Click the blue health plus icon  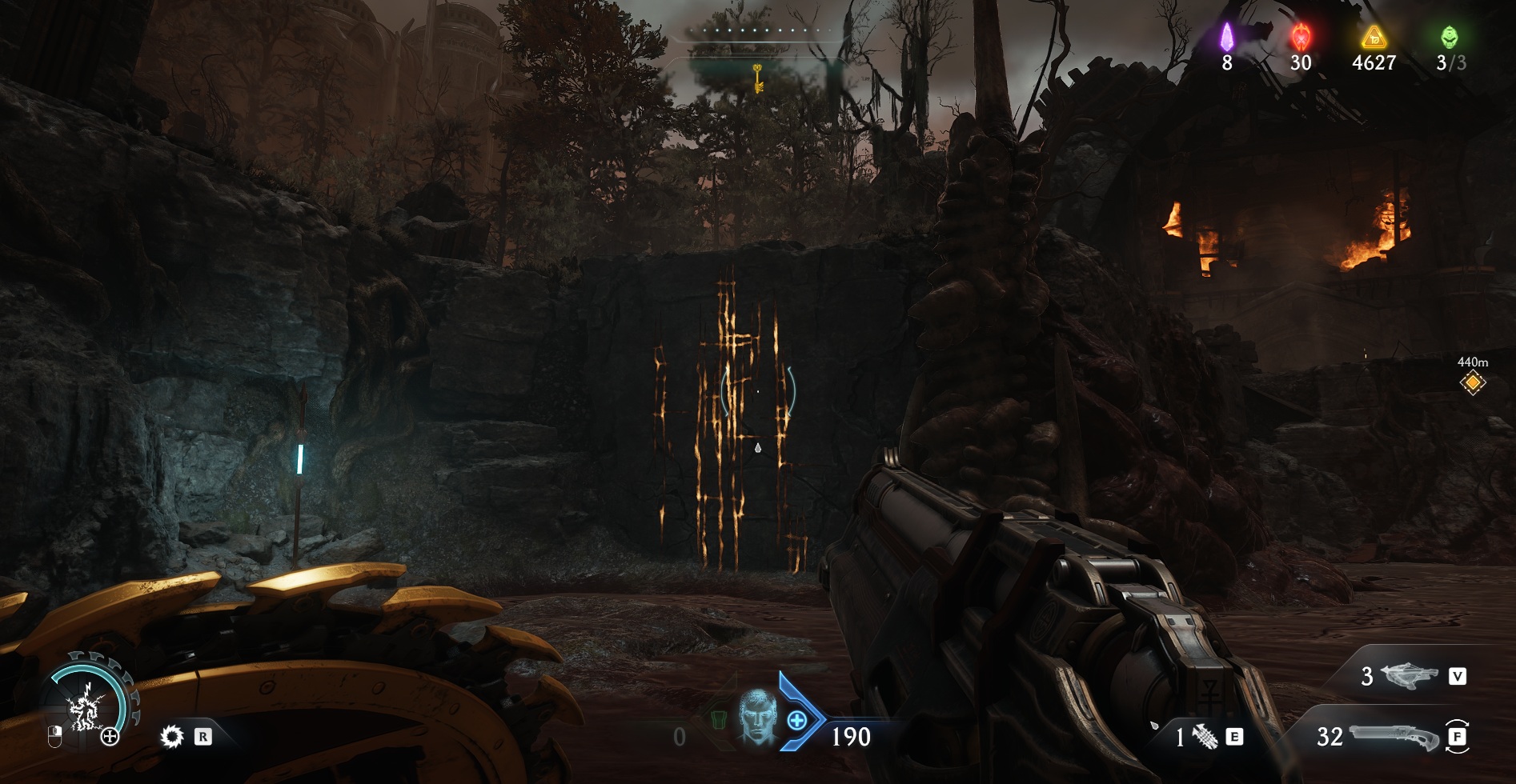[797, 720]
